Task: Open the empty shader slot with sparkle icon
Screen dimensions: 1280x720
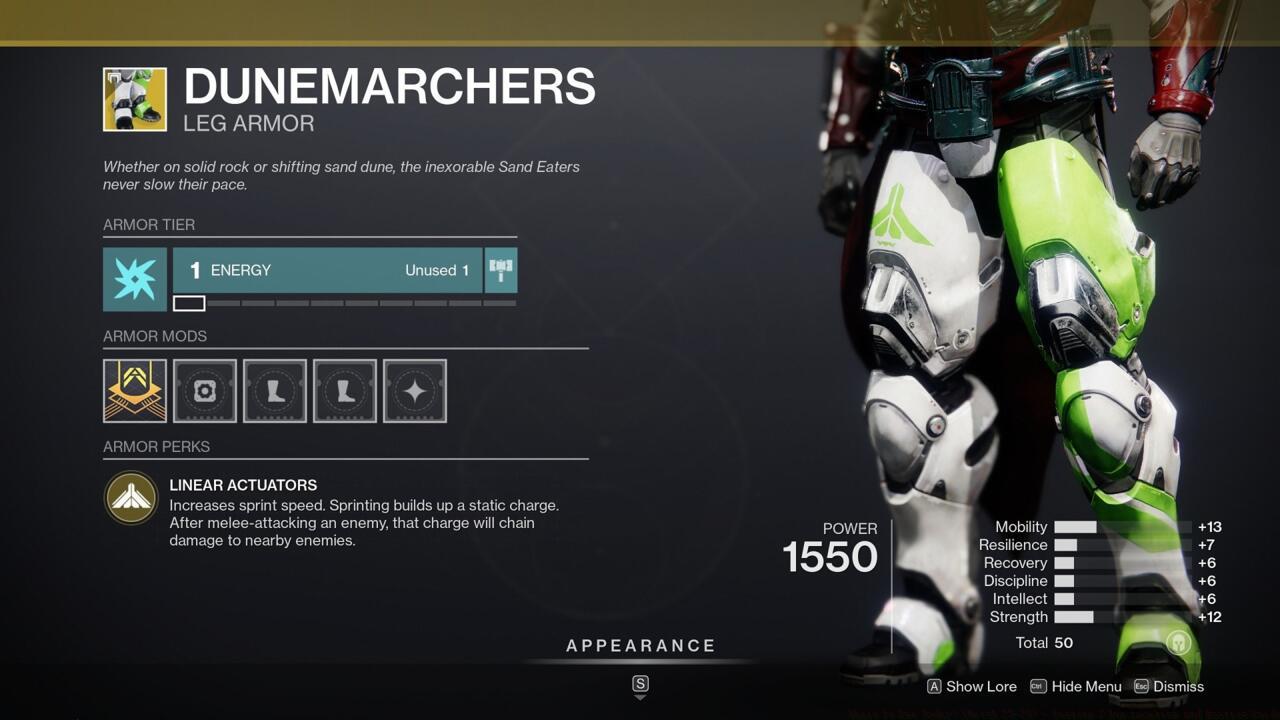Action: 414,390
